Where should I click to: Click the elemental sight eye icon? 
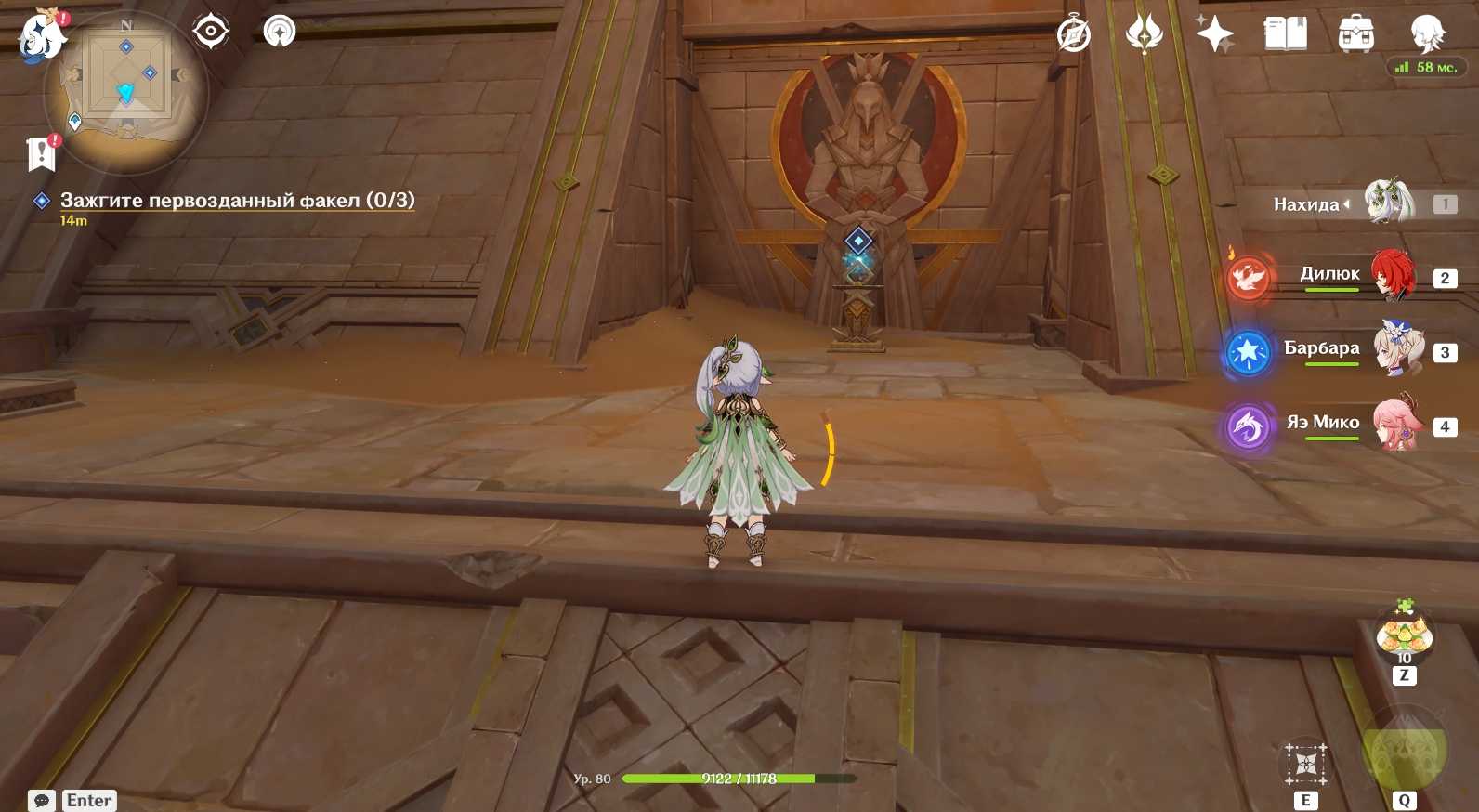pyautogui.click(x=211, y=32)
